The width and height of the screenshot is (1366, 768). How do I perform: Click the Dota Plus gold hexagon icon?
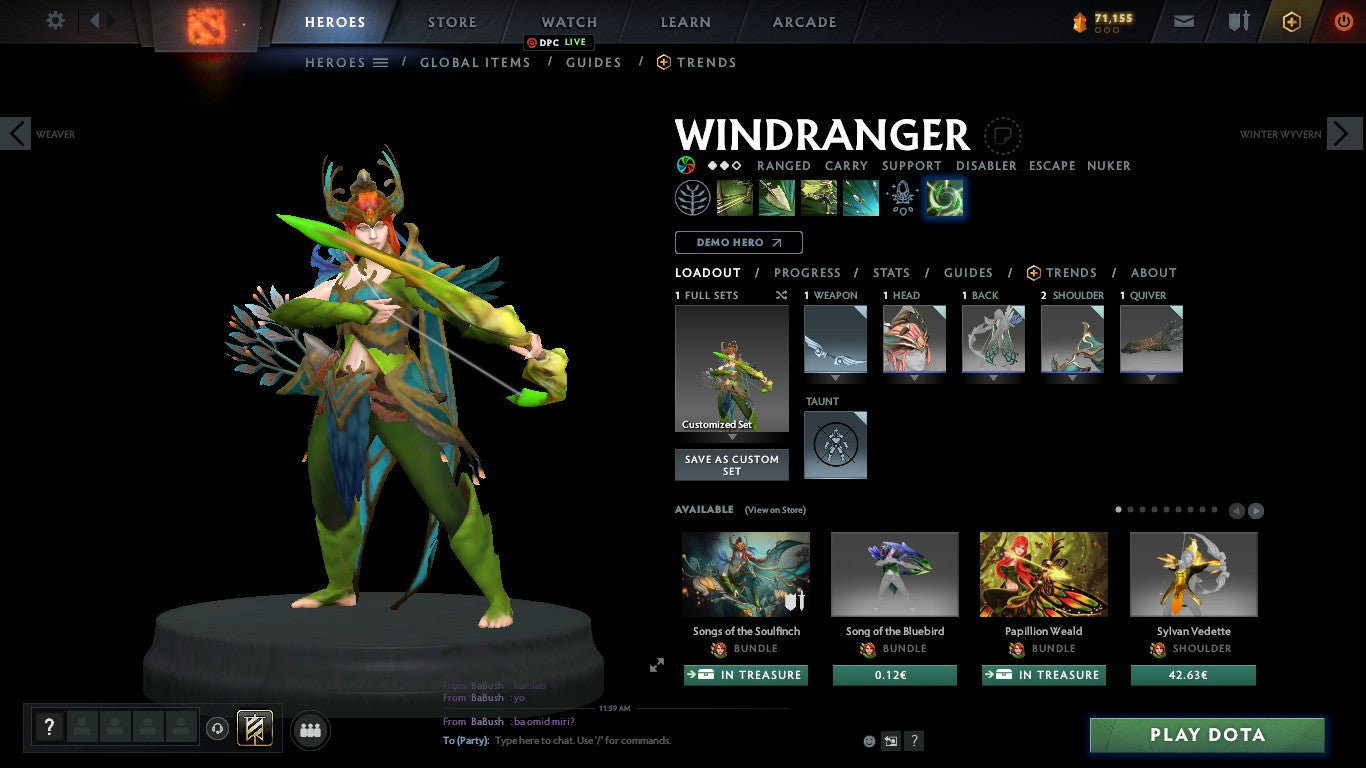[1294, 20]
